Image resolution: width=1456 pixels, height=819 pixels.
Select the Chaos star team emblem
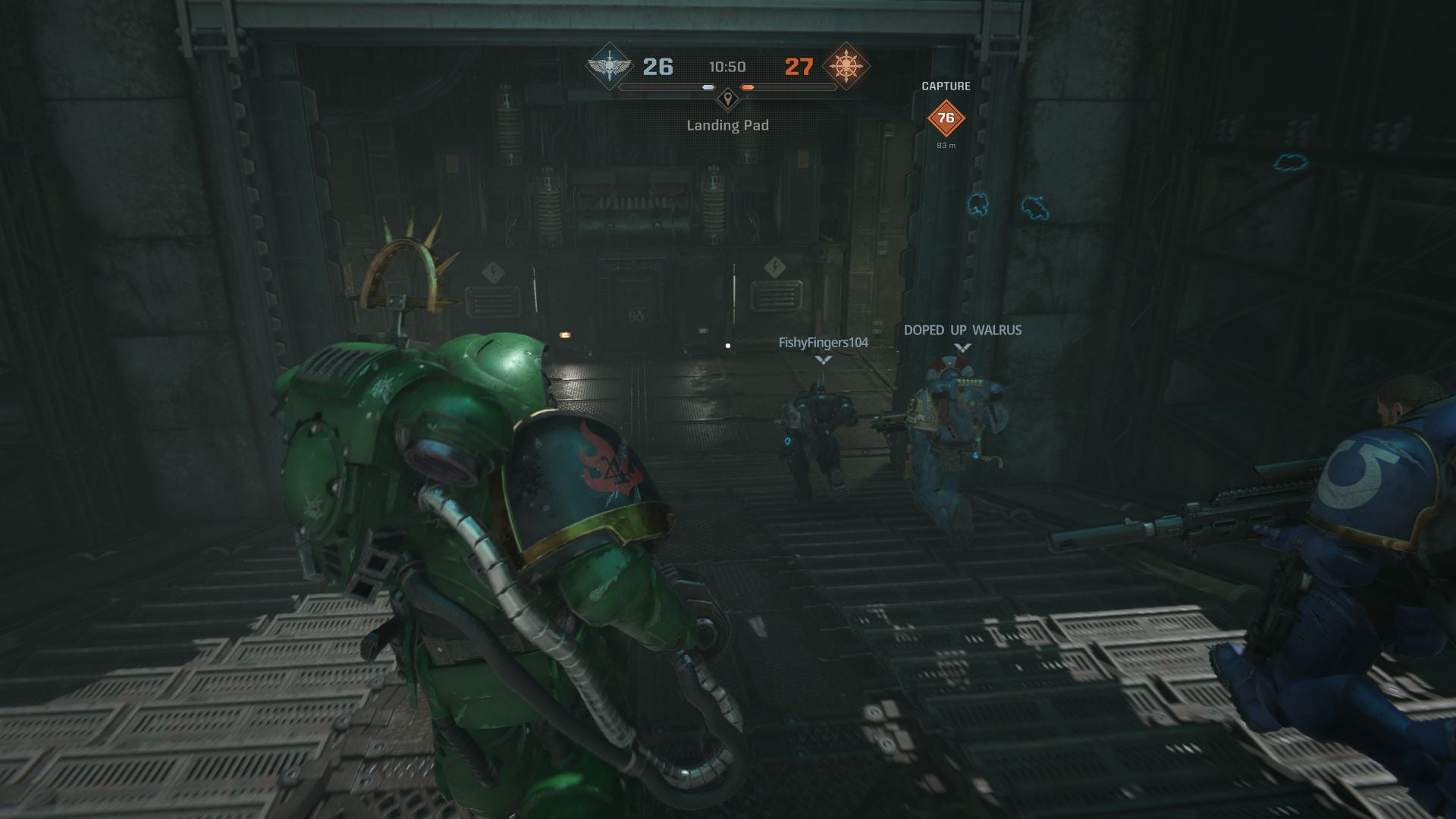846,67
